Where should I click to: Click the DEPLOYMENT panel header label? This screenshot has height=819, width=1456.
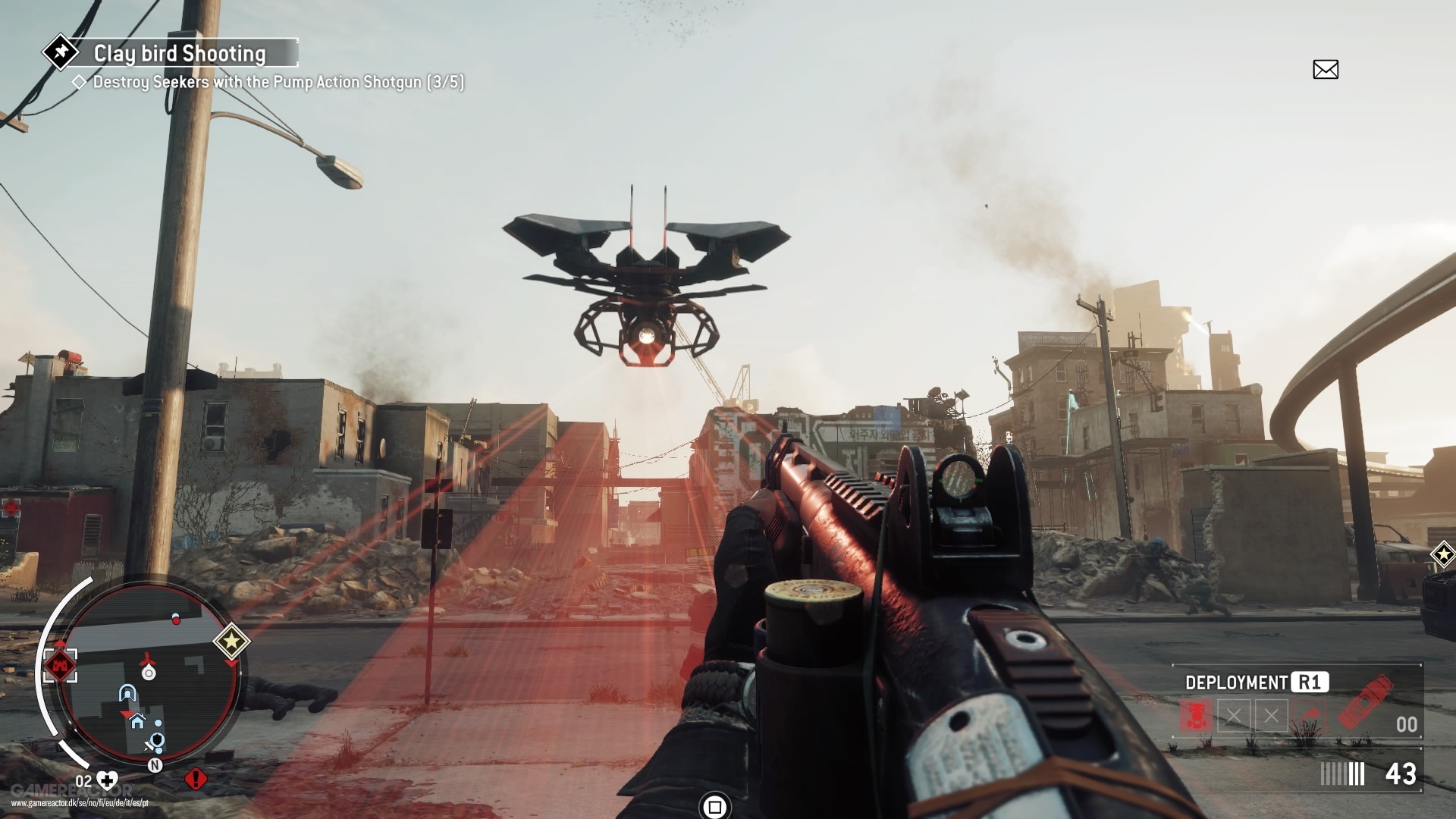coord(1235,682)
